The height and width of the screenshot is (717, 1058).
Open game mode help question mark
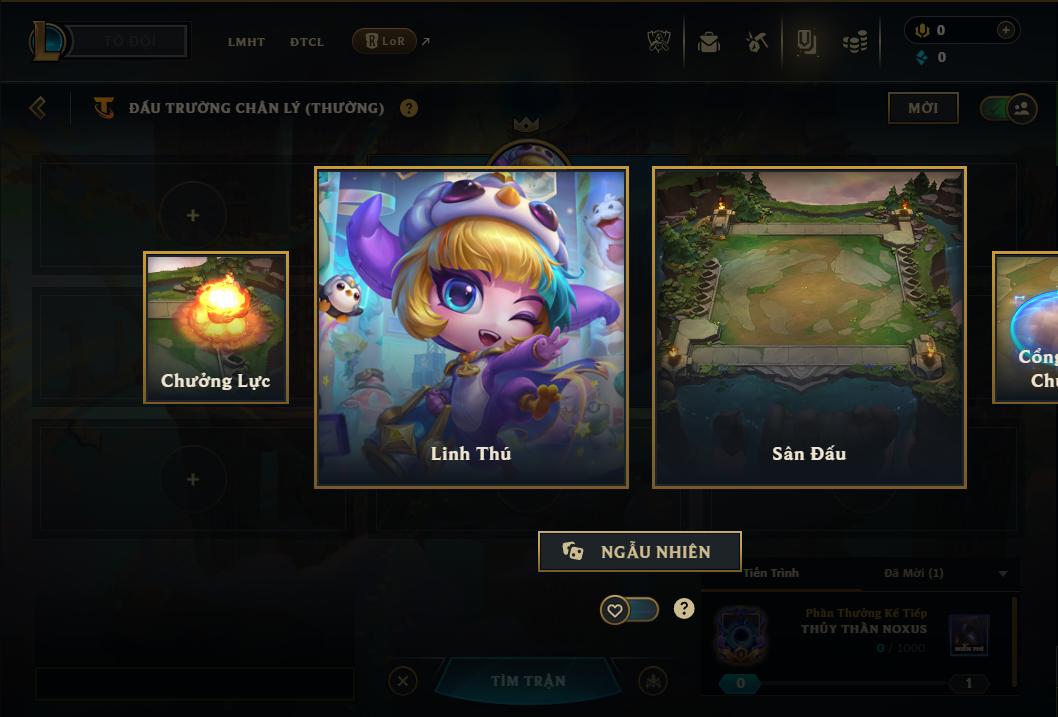(x=409, y=108)
